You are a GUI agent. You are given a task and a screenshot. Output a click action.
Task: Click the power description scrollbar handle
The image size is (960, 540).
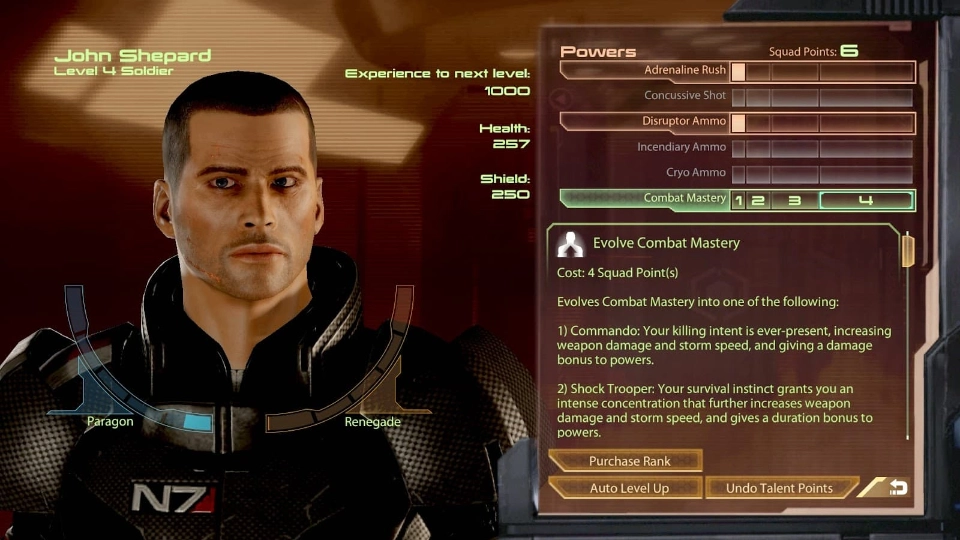click(907, 251)
